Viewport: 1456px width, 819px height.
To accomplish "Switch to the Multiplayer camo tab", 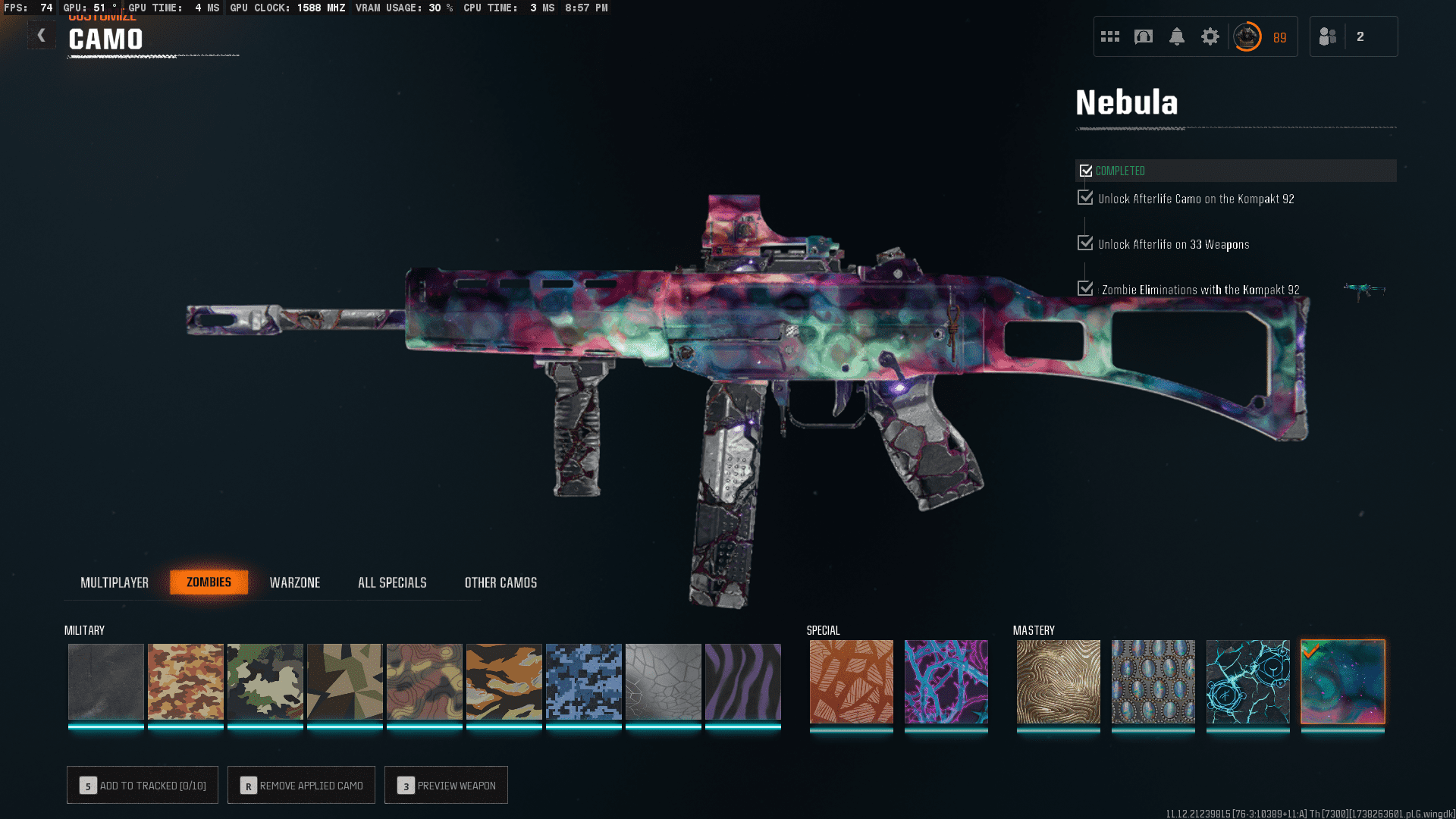I will 115,582.
